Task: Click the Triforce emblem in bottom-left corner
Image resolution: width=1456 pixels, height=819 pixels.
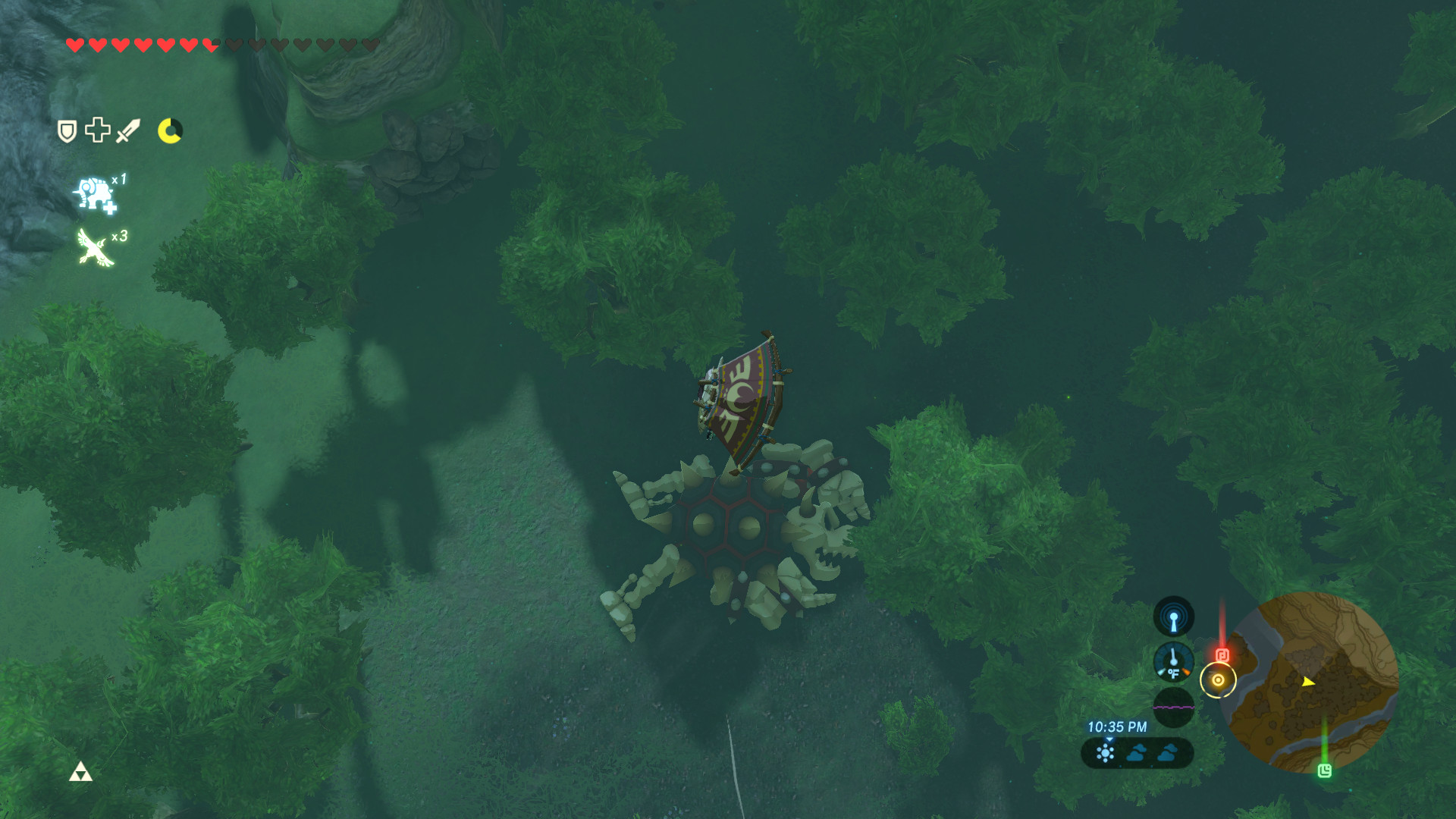Action: [x=80, y=771]
